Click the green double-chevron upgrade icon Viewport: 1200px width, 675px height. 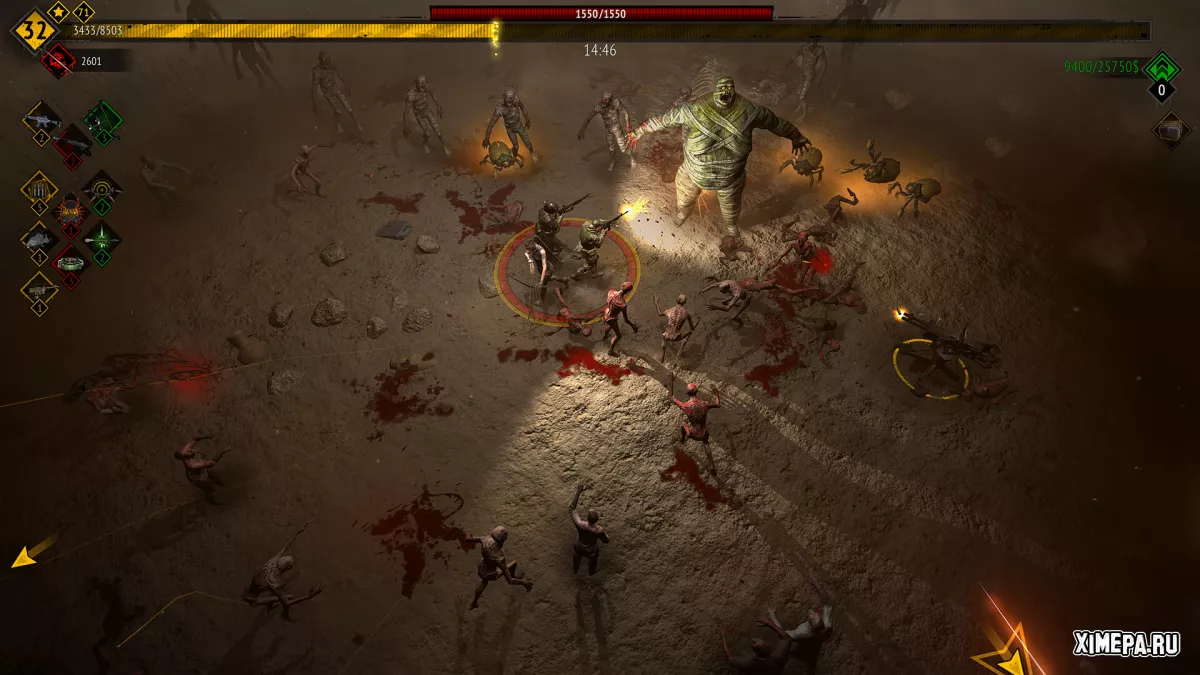(1161, 69)
